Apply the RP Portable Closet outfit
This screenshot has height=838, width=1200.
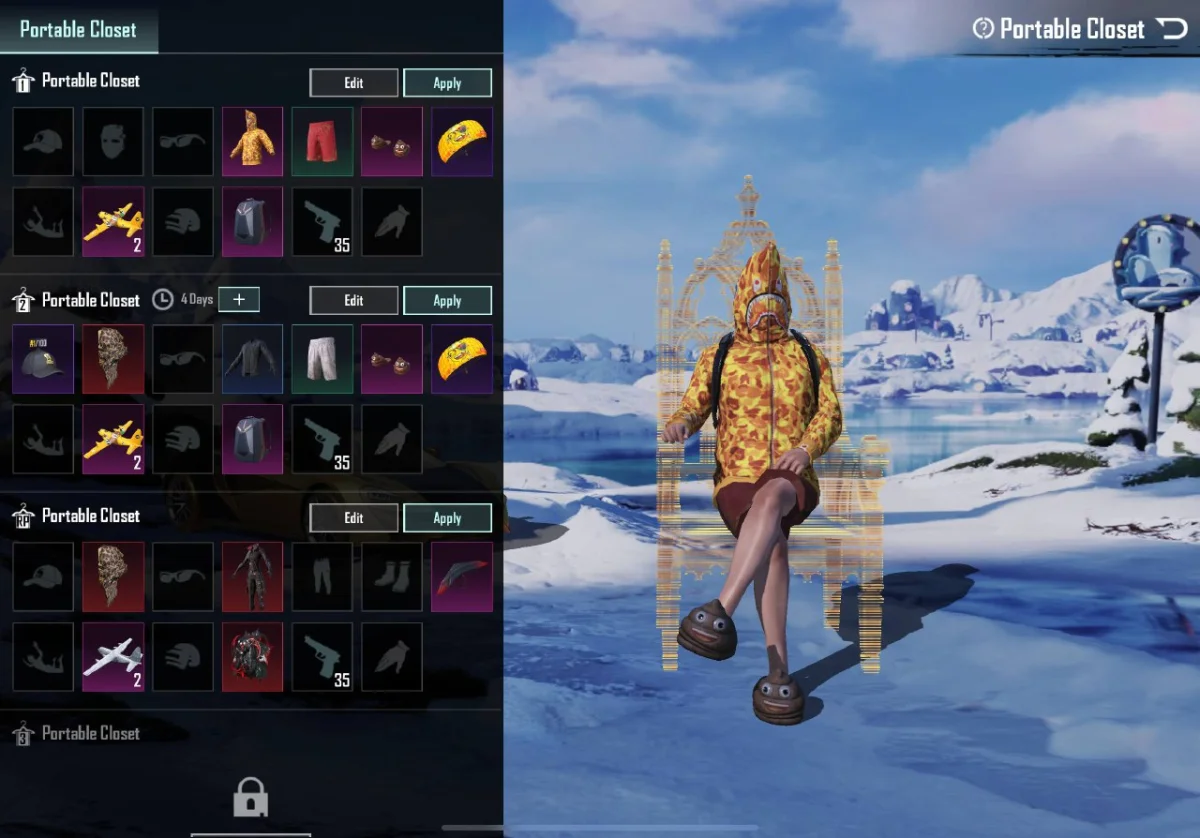pyautogui.click(x=447, y=518)
